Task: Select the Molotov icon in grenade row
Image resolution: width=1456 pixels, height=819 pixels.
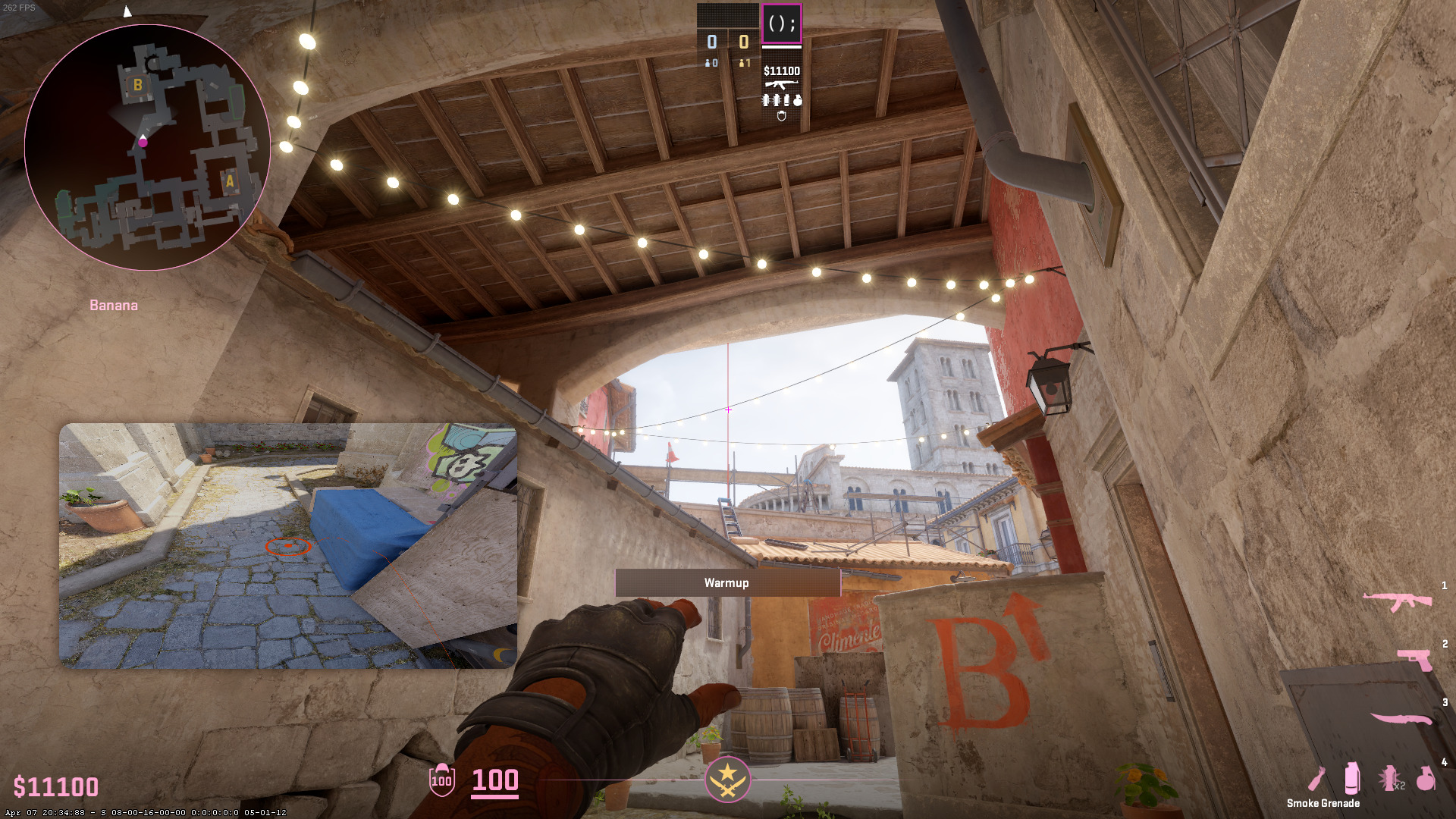Action: (x=1317, y=779)
